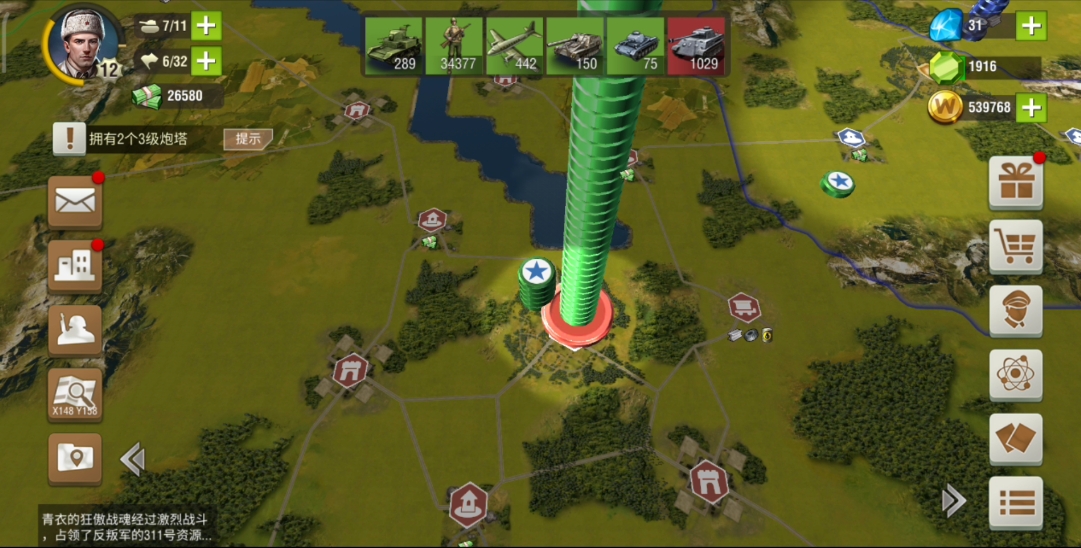Add more tank slots with plus button
1081x548 pixels.
coord(206,25)
